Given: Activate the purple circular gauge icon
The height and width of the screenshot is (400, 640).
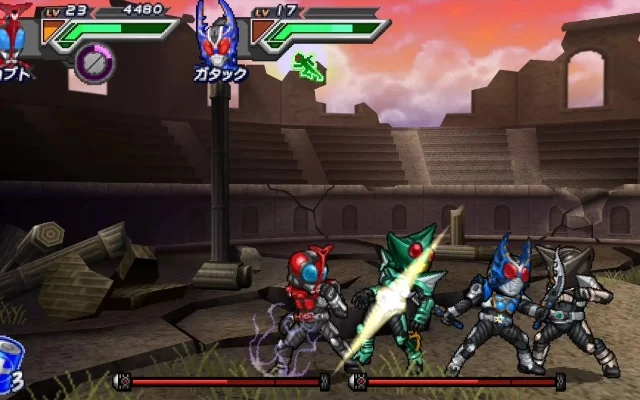Looking at the screenshot, I should tap(94, 64).
